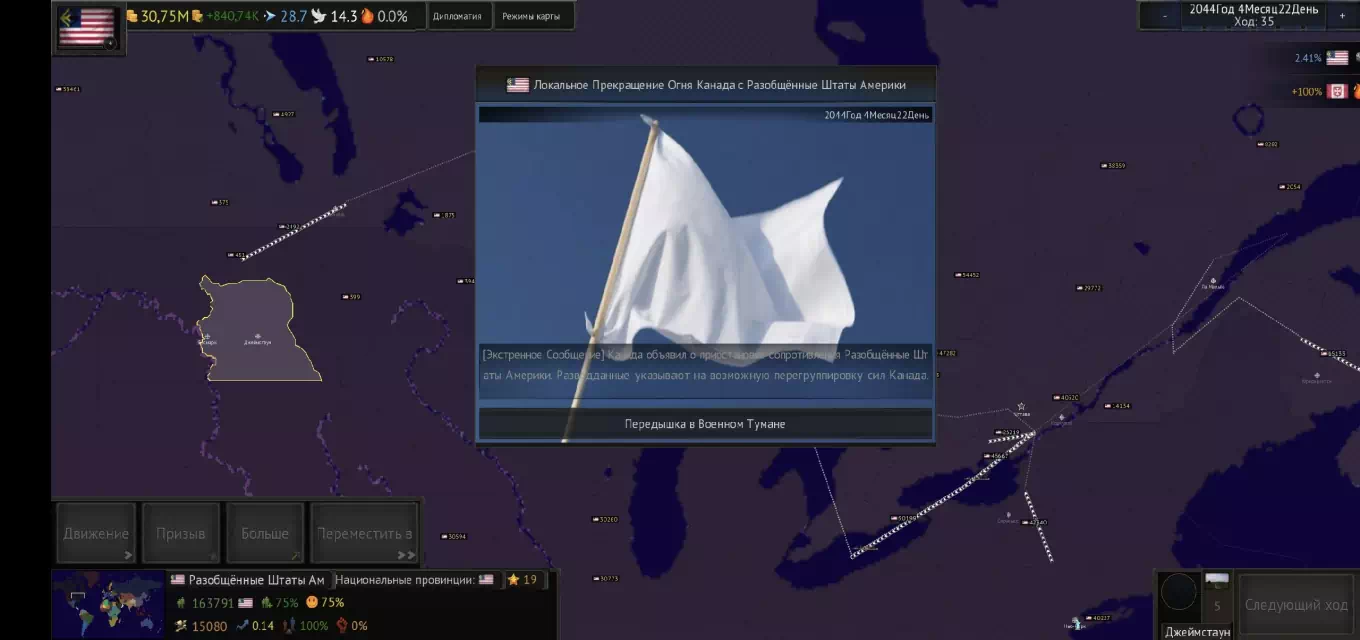Select the "Джеймстаун" province name label
Viewport: 1360px width, 640px height.
(x=1197, y=632)
